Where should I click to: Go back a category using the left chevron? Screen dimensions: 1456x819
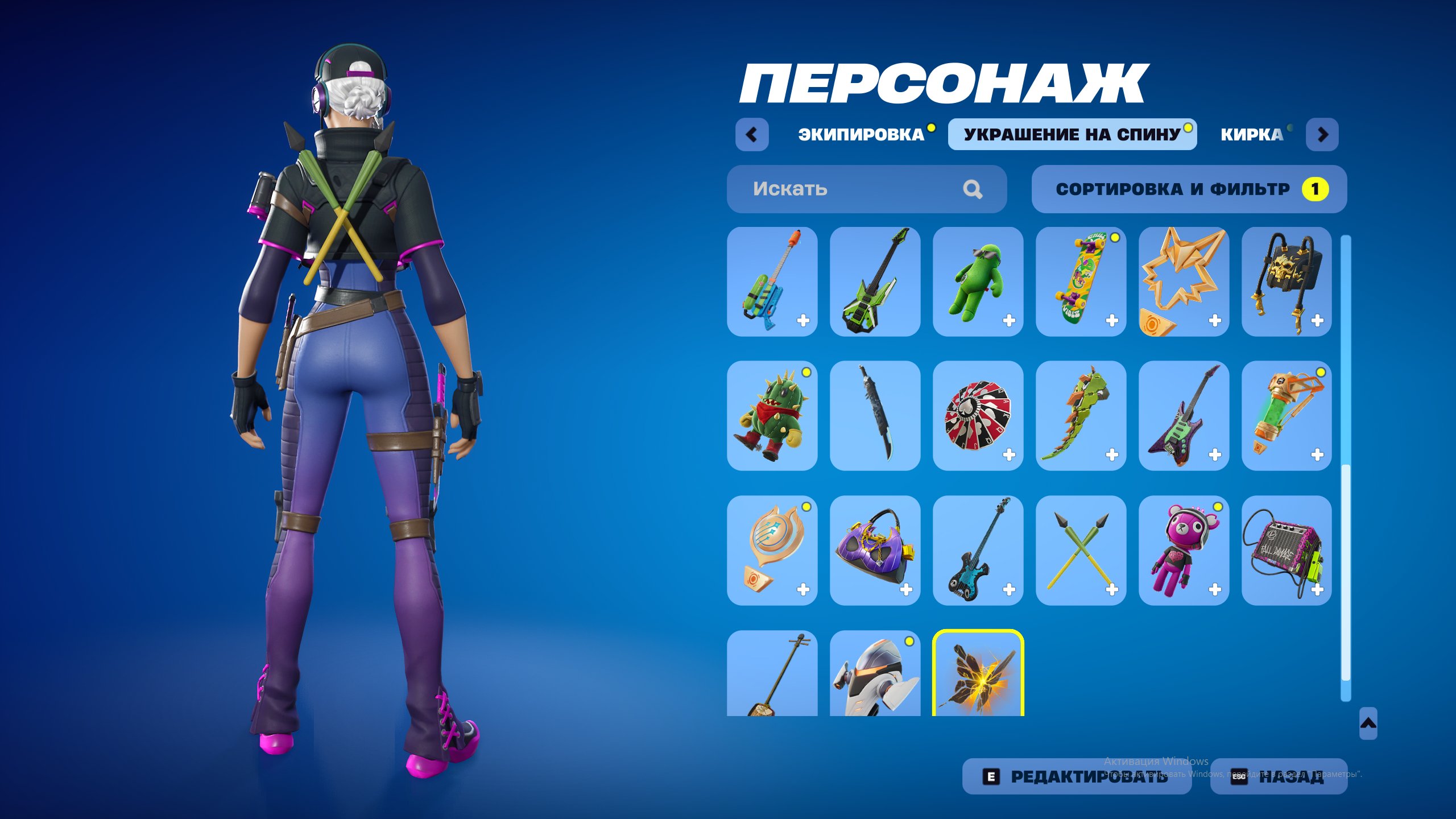(752, 135)
